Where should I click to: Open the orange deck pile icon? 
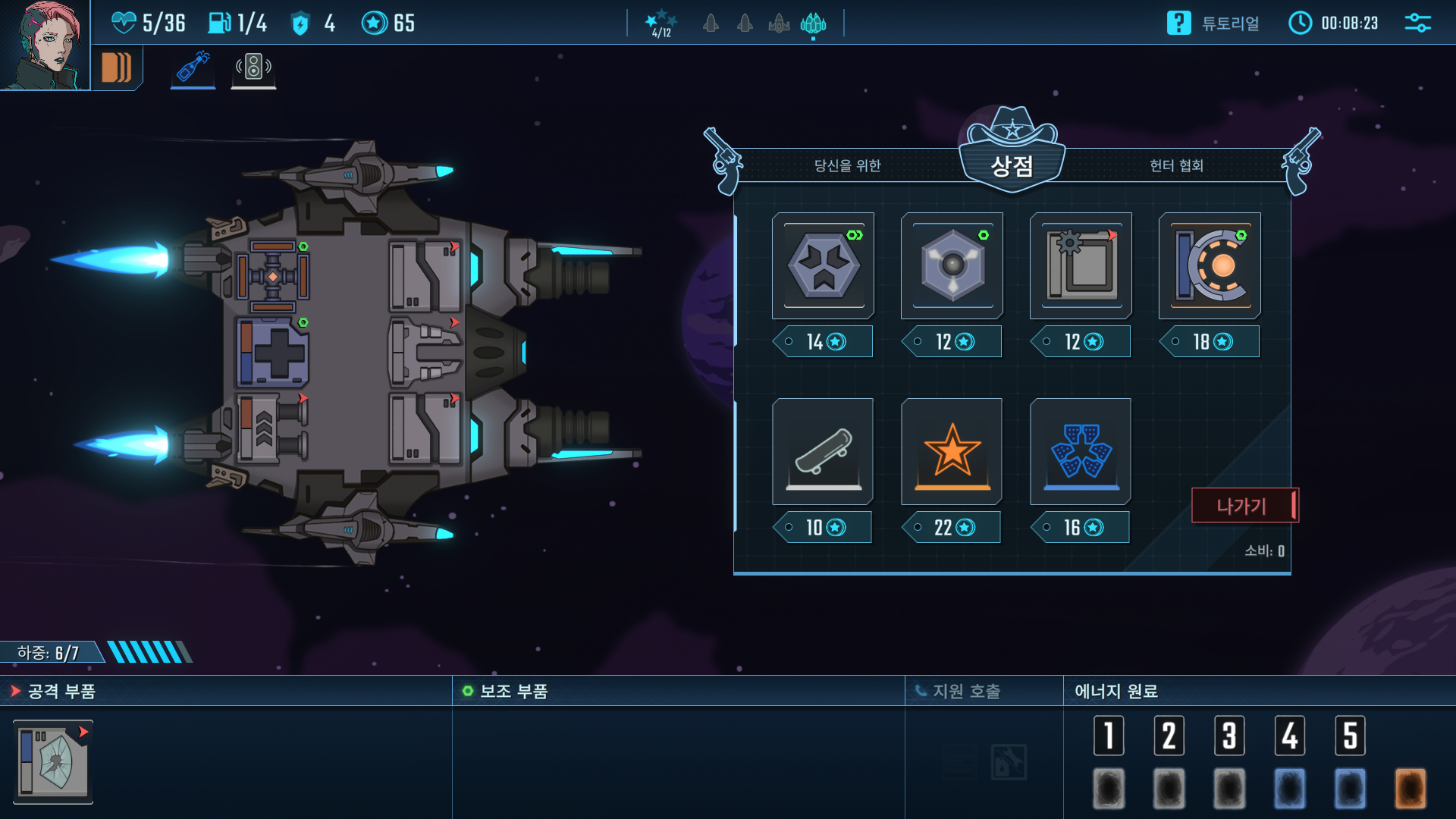[117, 67]
